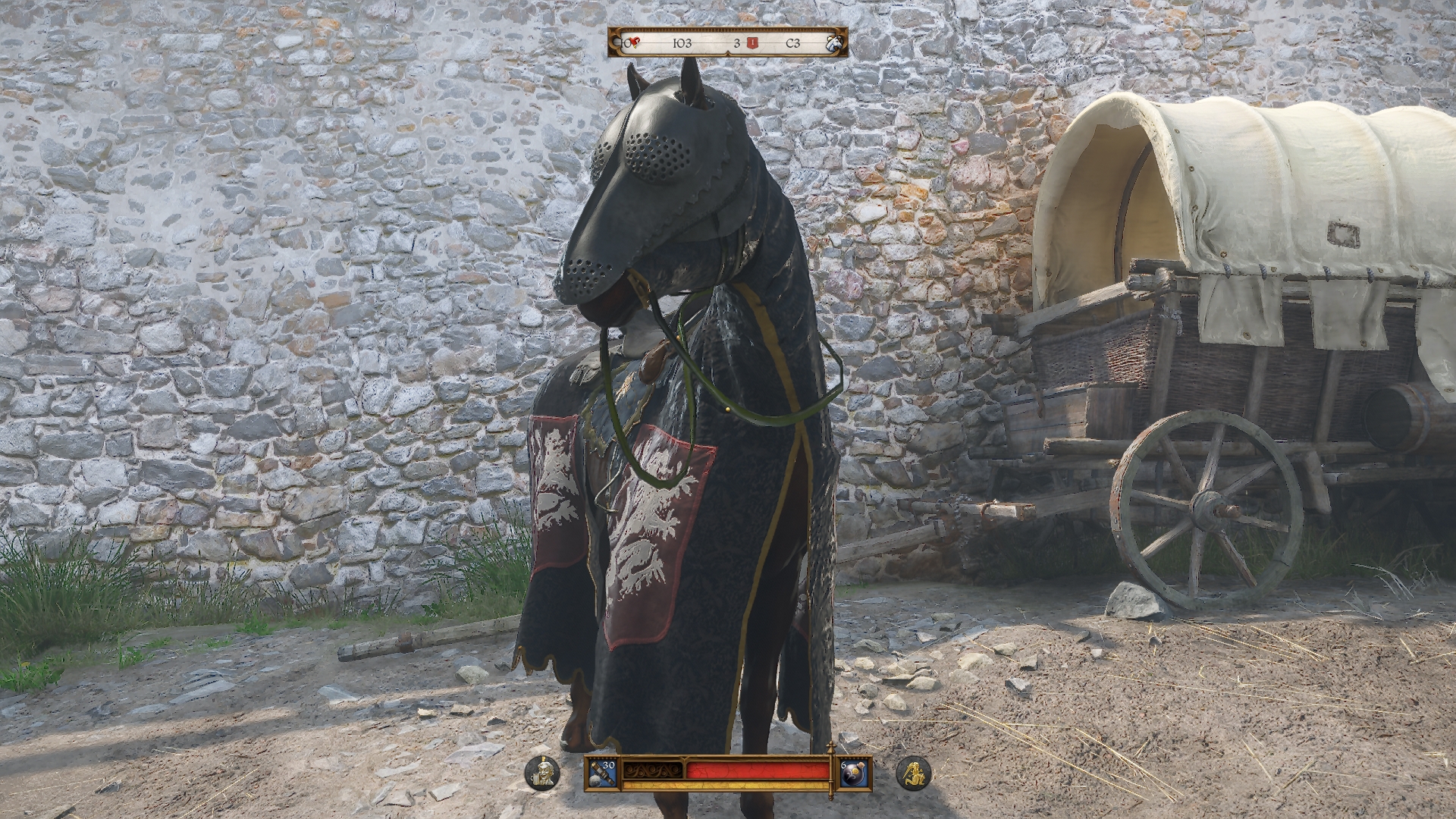1456x819 pixels.
Task: Click the golden crouching figure status icon
Action: (x=913, y=773)
